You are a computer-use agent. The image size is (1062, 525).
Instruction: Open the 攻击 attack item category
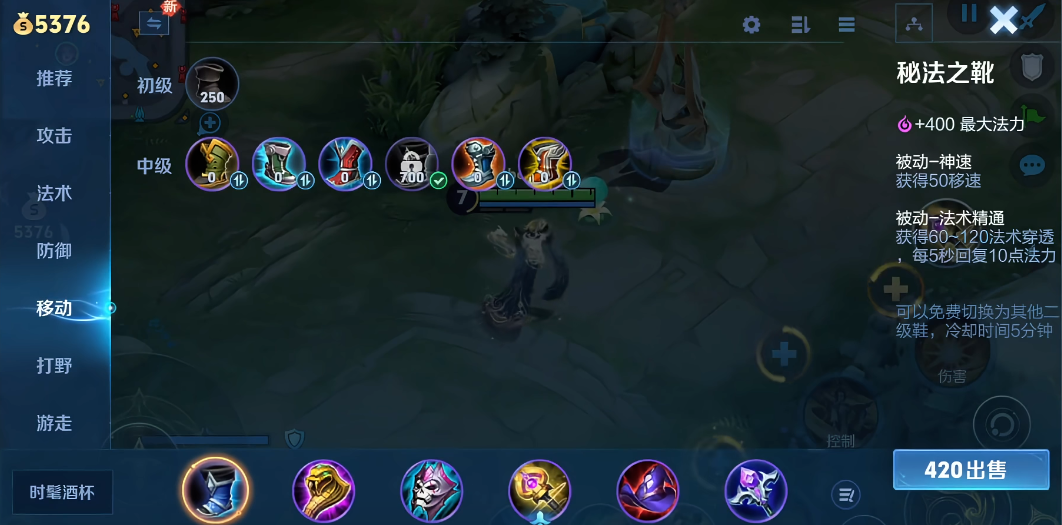click(x=54, y=136)
